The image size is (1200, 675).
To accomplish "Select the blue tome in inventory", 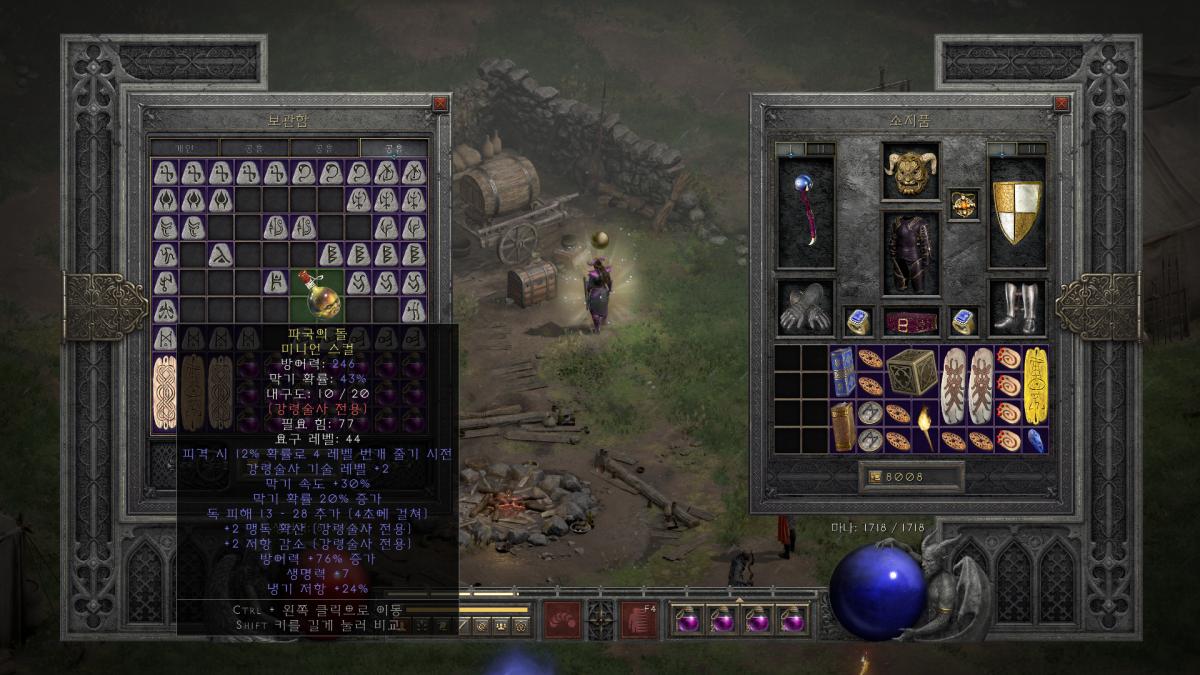I will click(842, 371).
